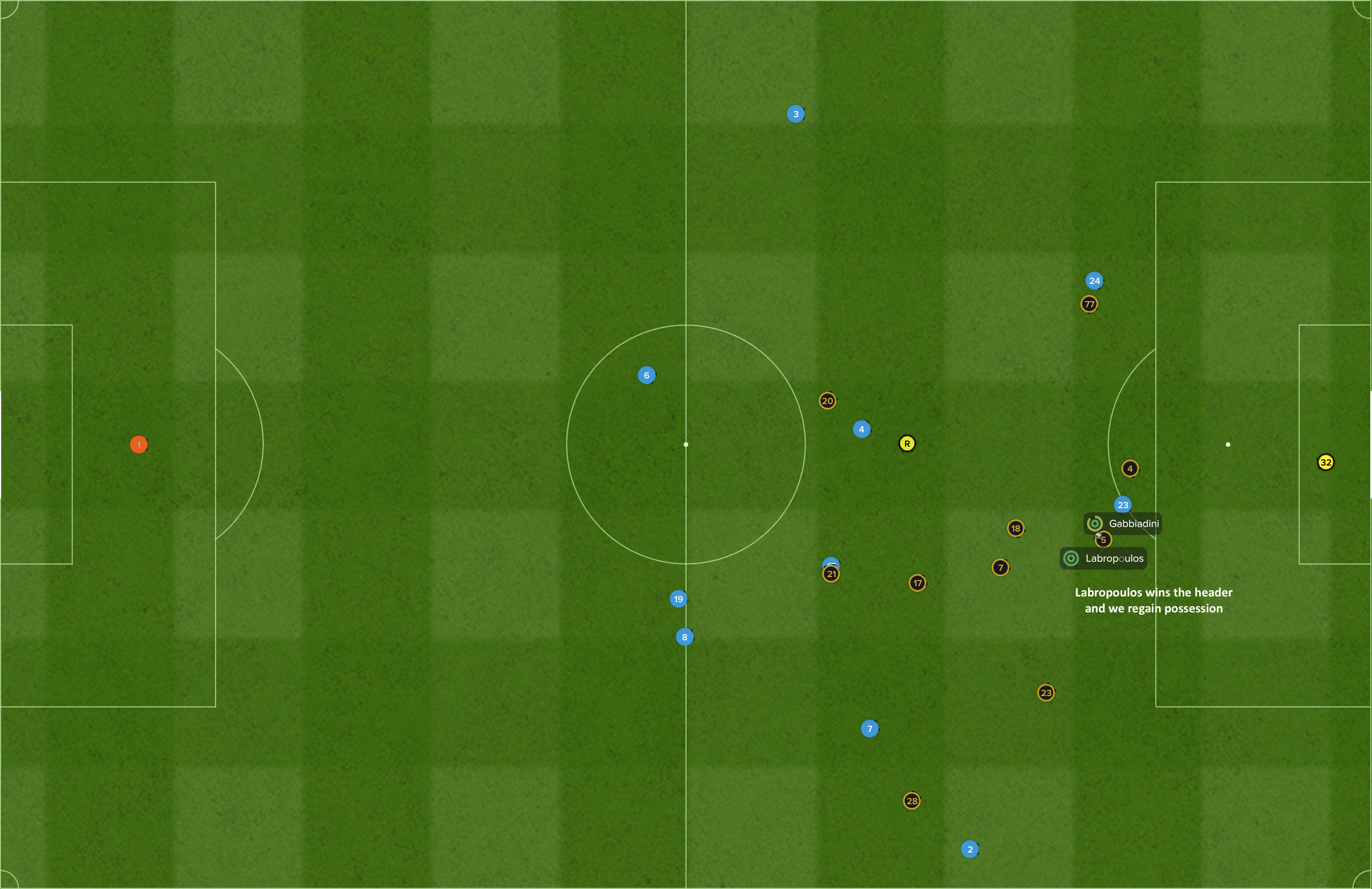Select blue player number 3 disc

point(796,114)
